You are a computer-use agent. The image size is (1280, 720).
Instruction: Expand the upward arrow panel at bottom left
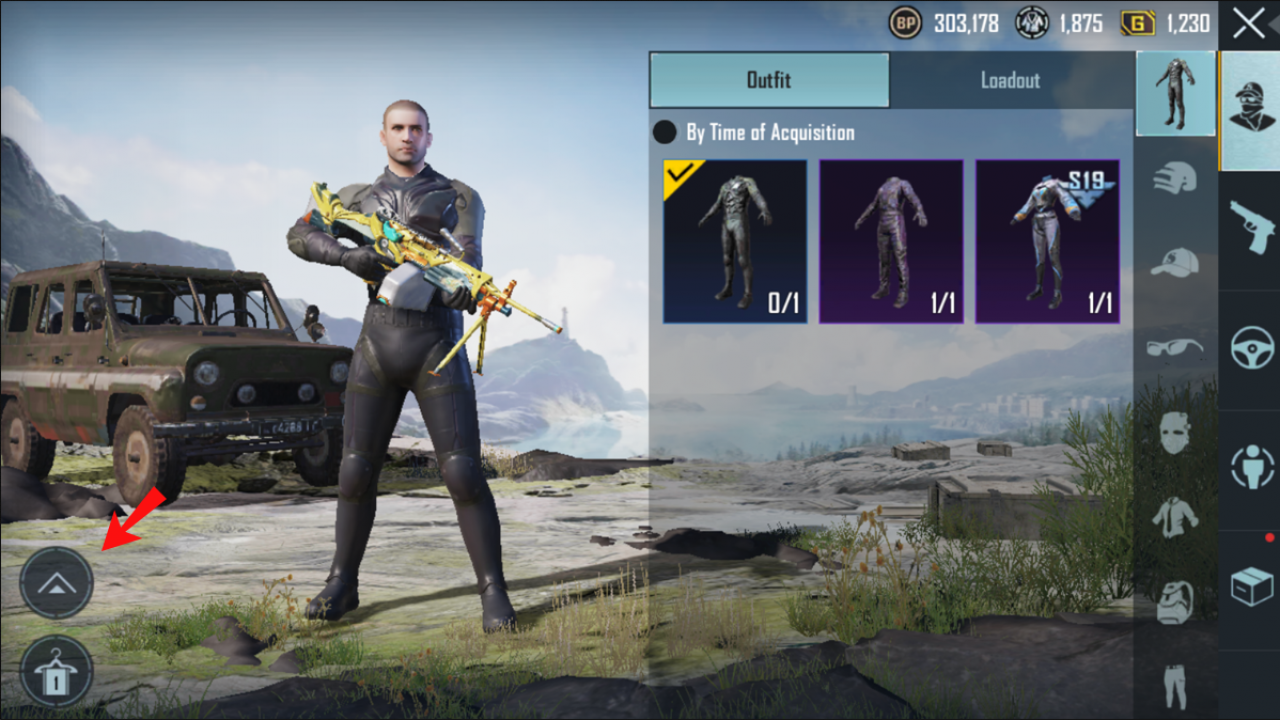click(57, 582)
